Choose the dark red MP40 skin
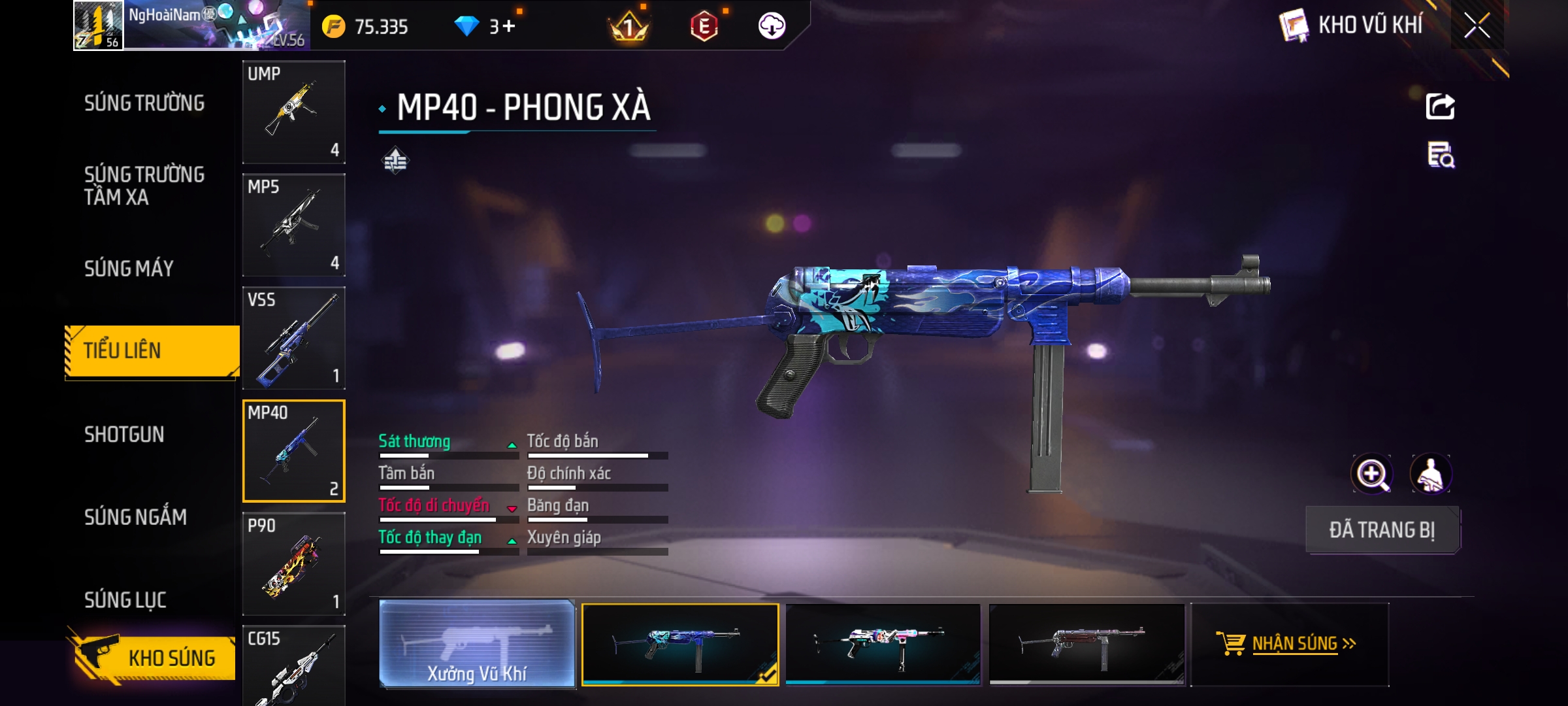Image resolution: width=1568 pixels, height=706 pixels. tap(1086, 644)
